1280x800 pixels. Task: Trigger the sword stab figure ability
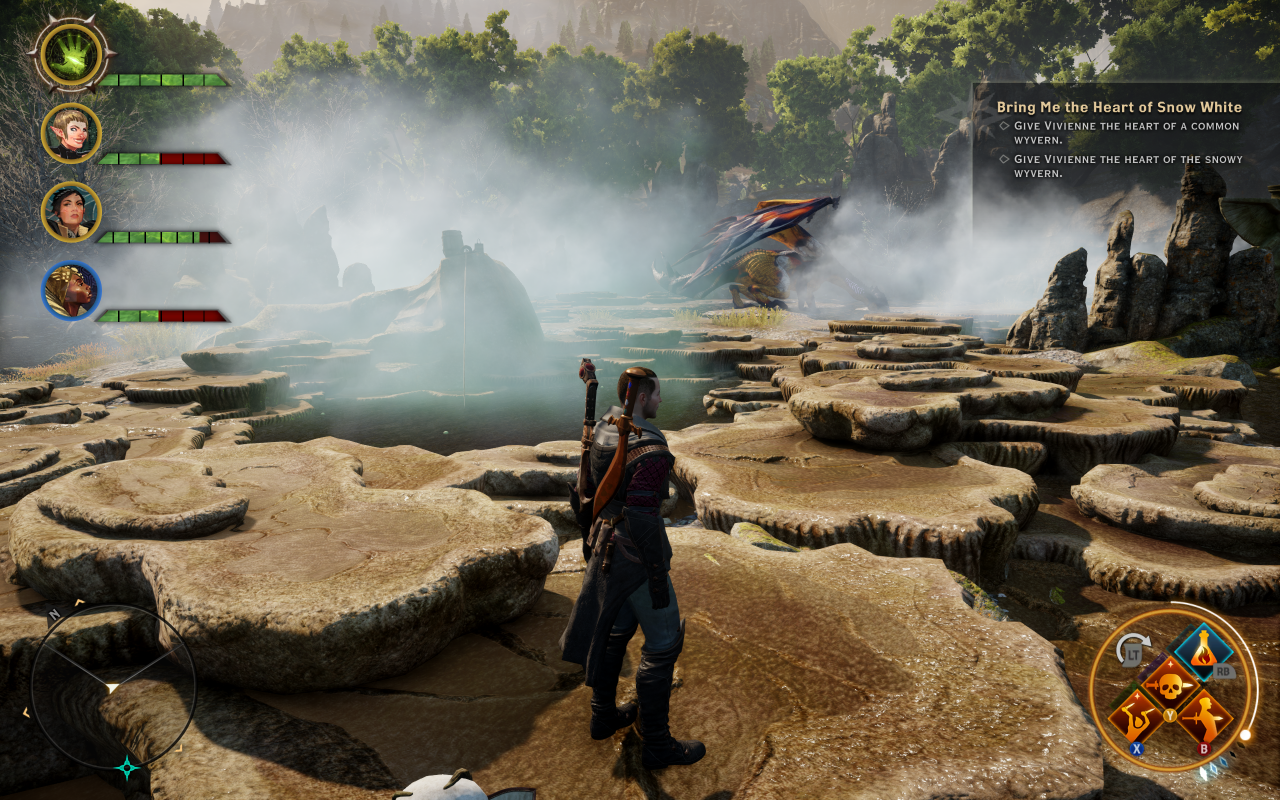tap(1203, 717)
